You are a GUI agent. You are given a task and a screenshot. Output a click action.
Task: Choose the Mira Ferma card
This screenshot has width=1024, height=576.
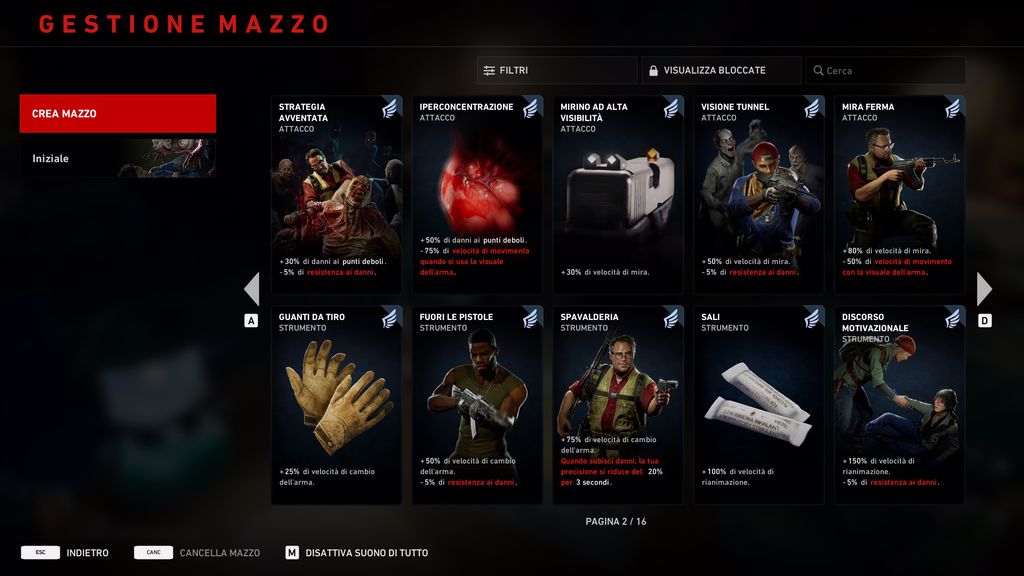900,194
